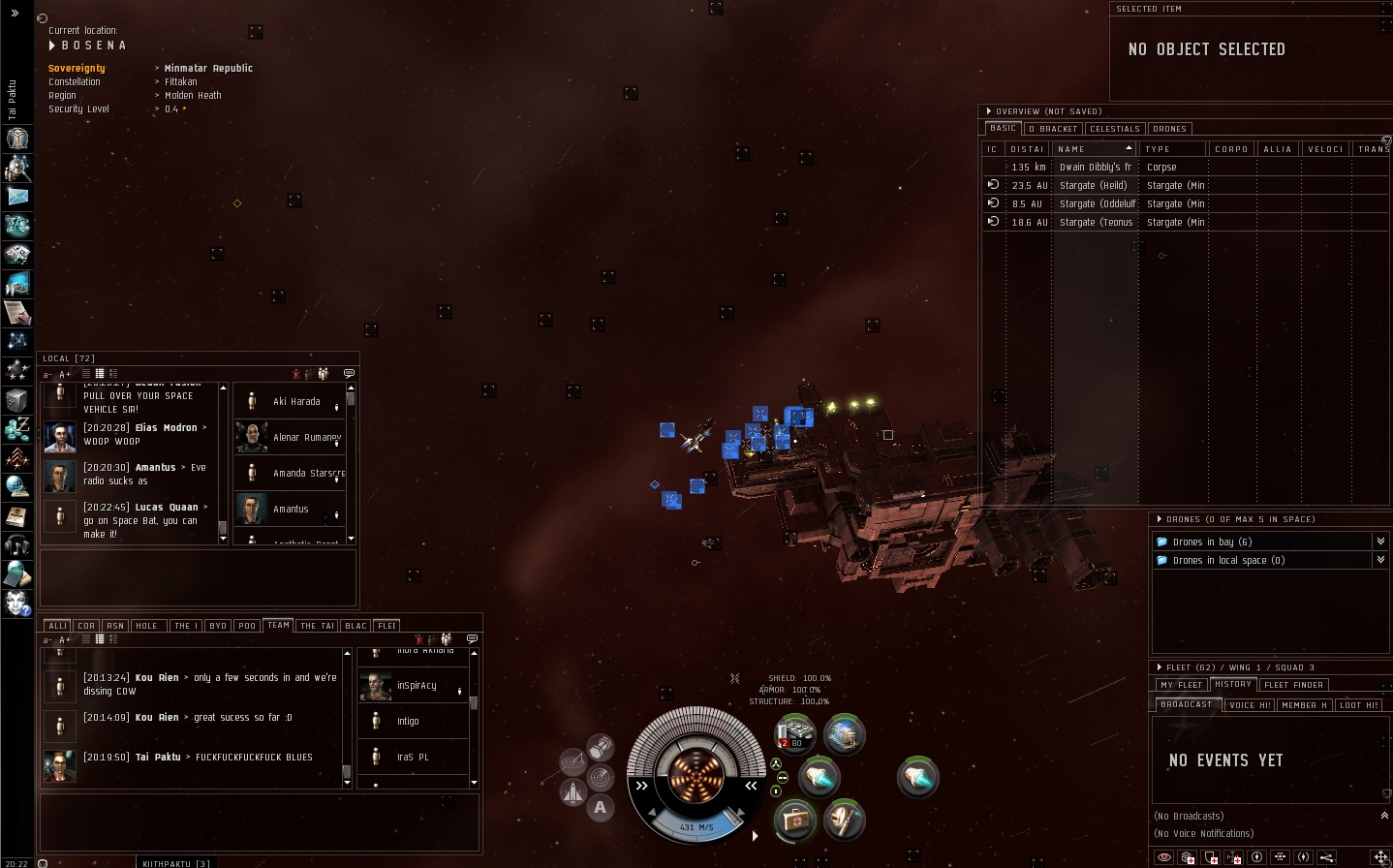This screenshot has width=1393, height=868.
Task: Select Stargate (Heild) in the overview
Action: pos(1093,185)
